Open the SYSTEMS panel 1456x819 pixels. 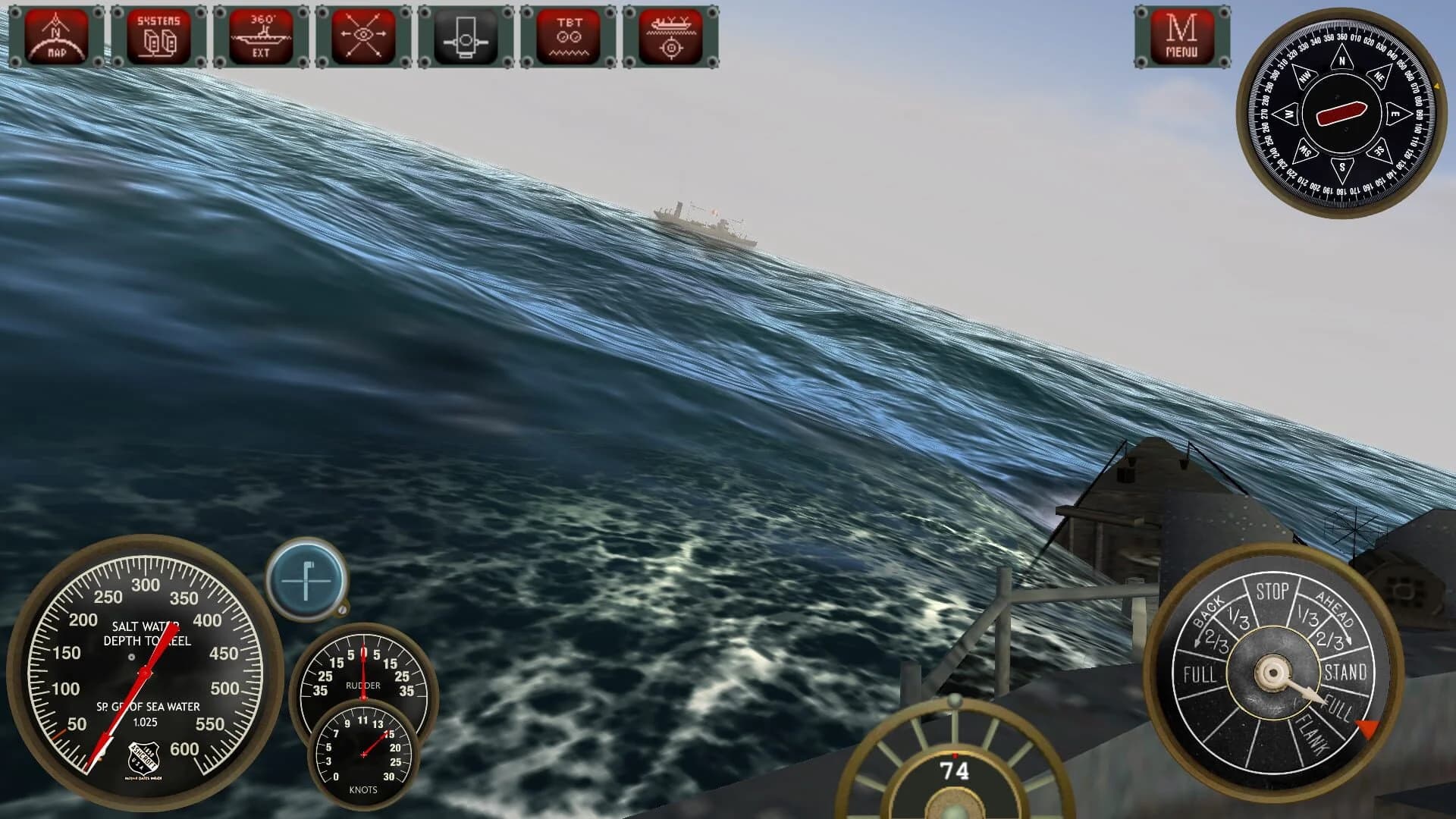pyautogui.click(x=157, y=36)
